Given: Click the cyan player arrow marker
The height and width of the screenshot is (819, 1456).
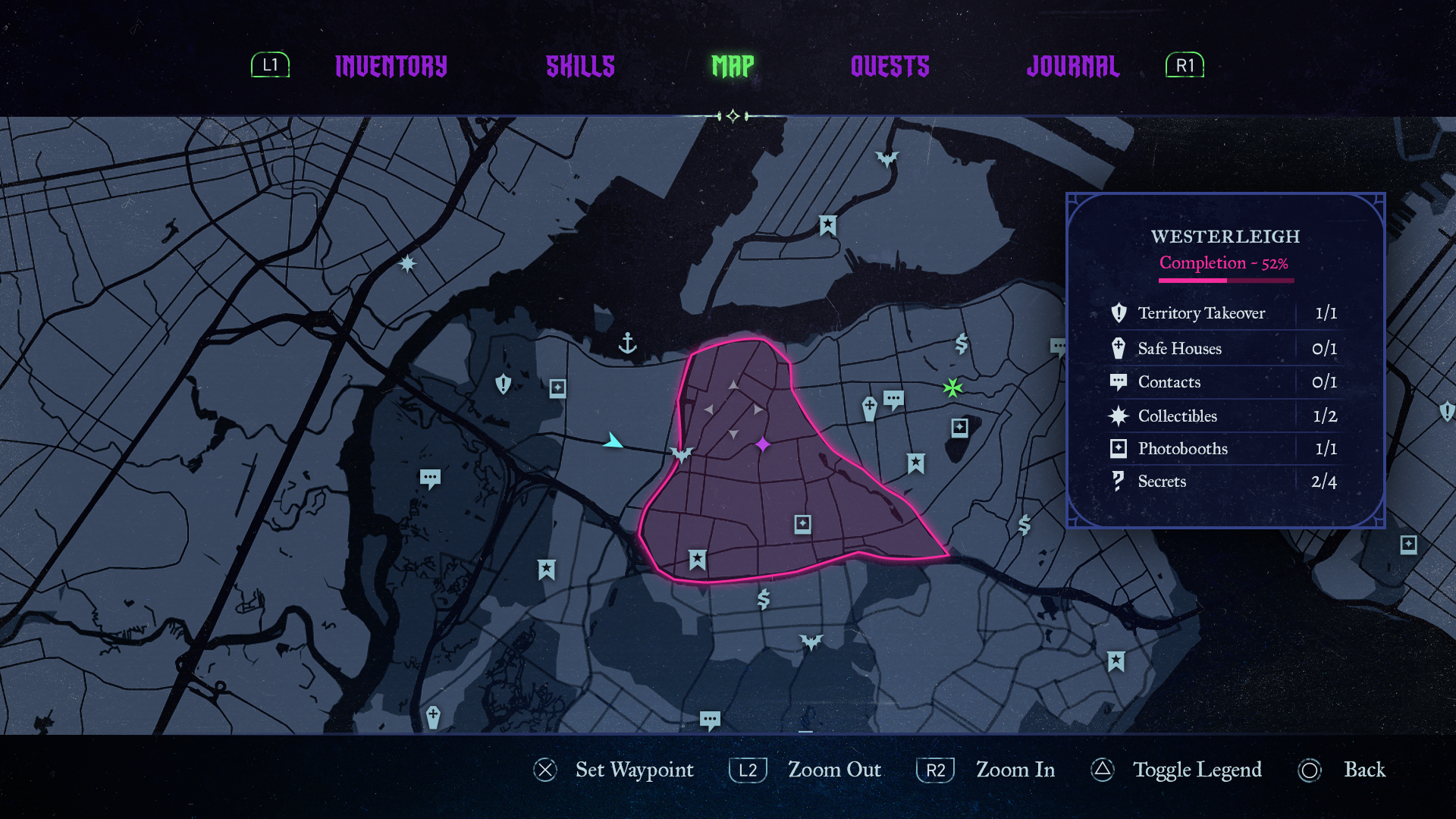Looking at the screenshot, I should click(612, 441).
